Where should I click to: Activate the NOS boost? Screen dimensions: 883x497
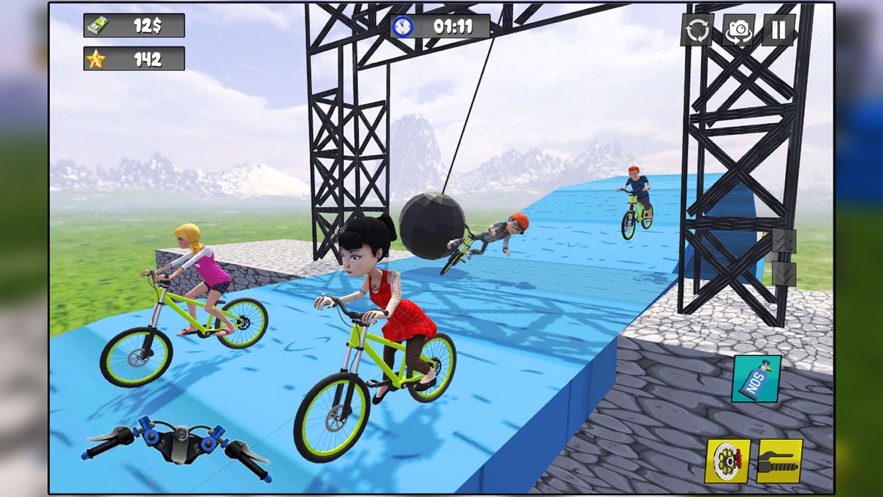pyautogui.click(x=756, y=380)
